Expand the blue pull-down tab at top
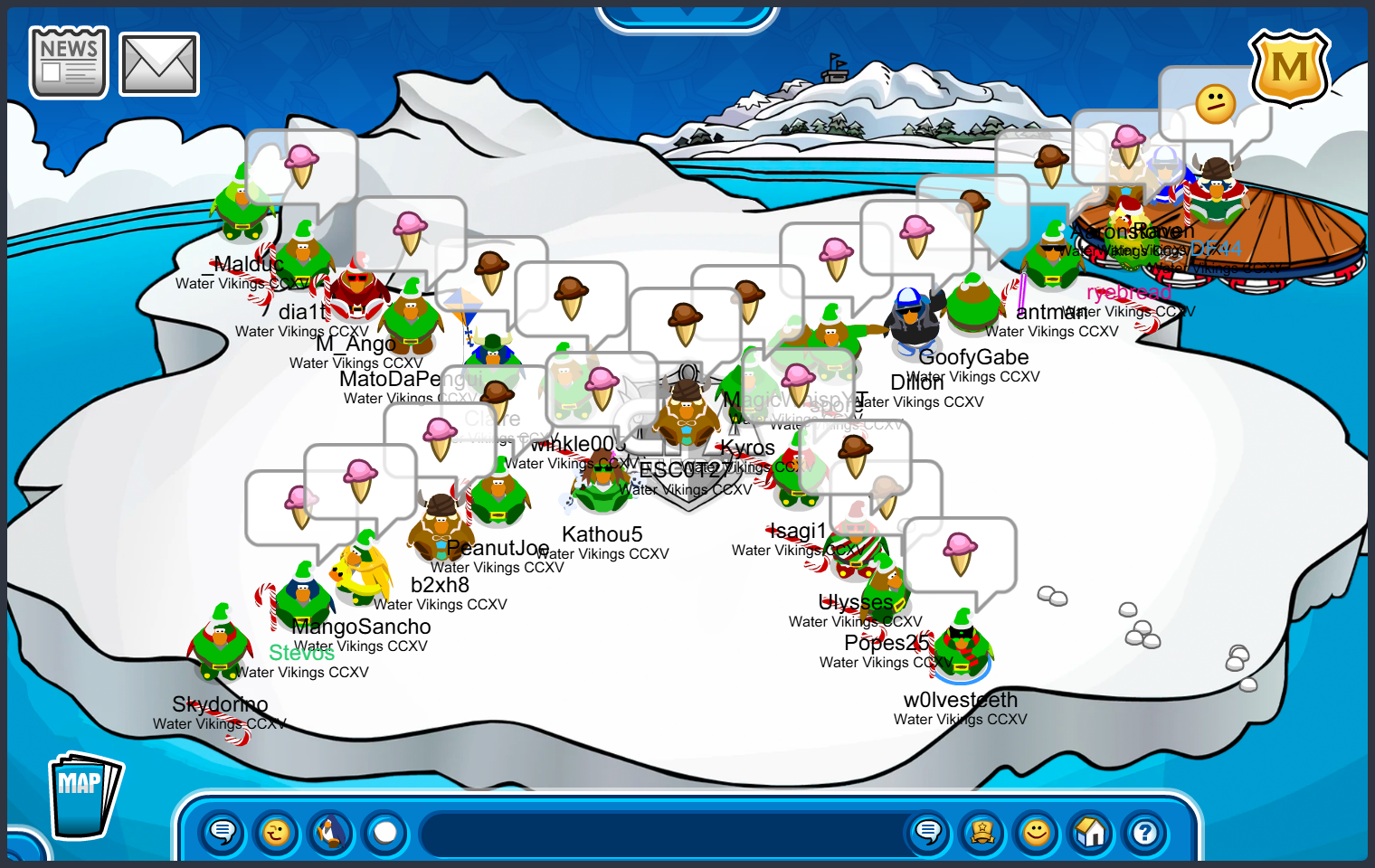Screen dimensions: 1375x868 [687, 16]
